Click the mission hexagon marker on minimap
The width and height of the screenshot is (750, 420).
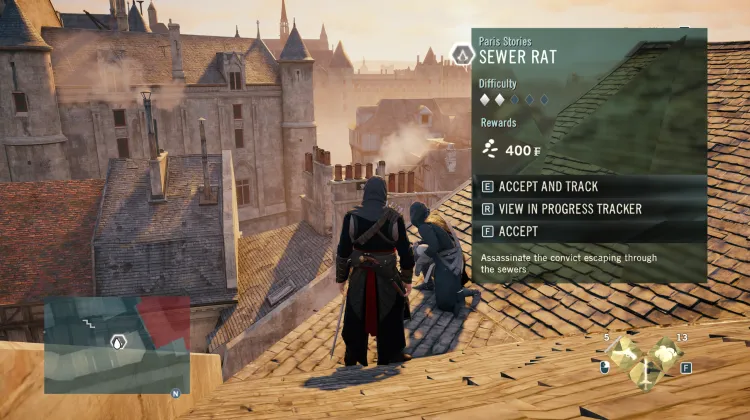click(118, 342)
